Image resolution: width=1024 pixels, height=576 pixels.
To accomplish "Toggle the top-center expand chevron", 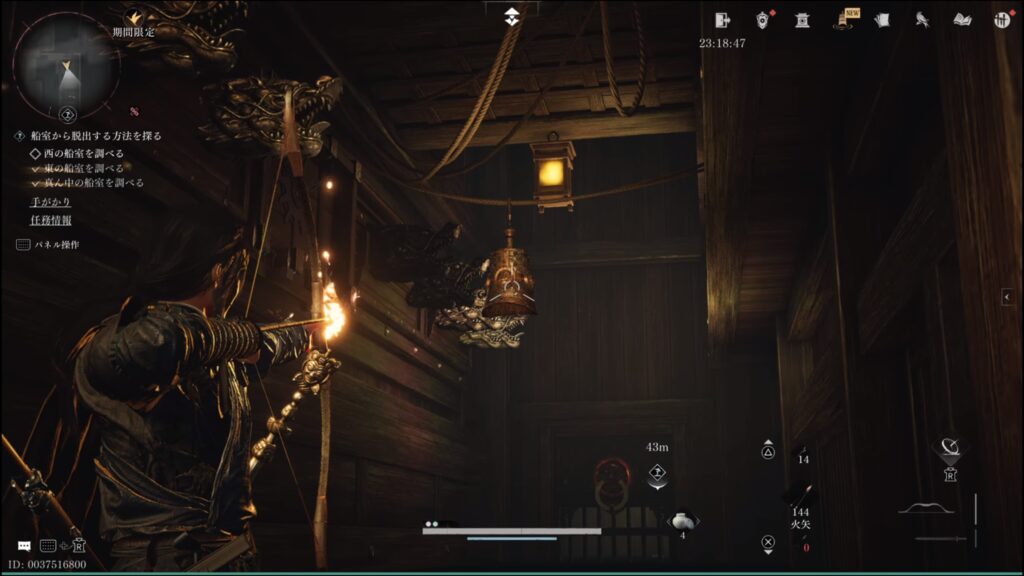I will point(512,15).
